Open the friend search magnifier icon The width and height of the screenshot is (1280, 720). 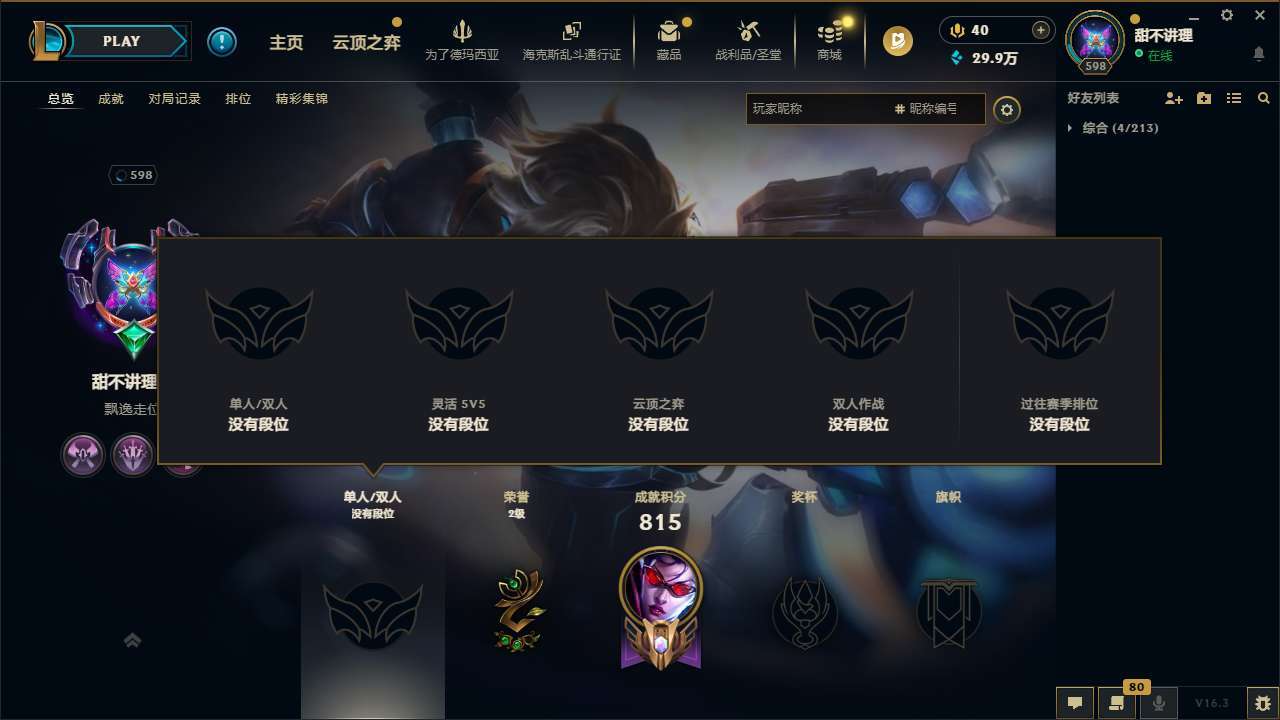[1264, 98]
